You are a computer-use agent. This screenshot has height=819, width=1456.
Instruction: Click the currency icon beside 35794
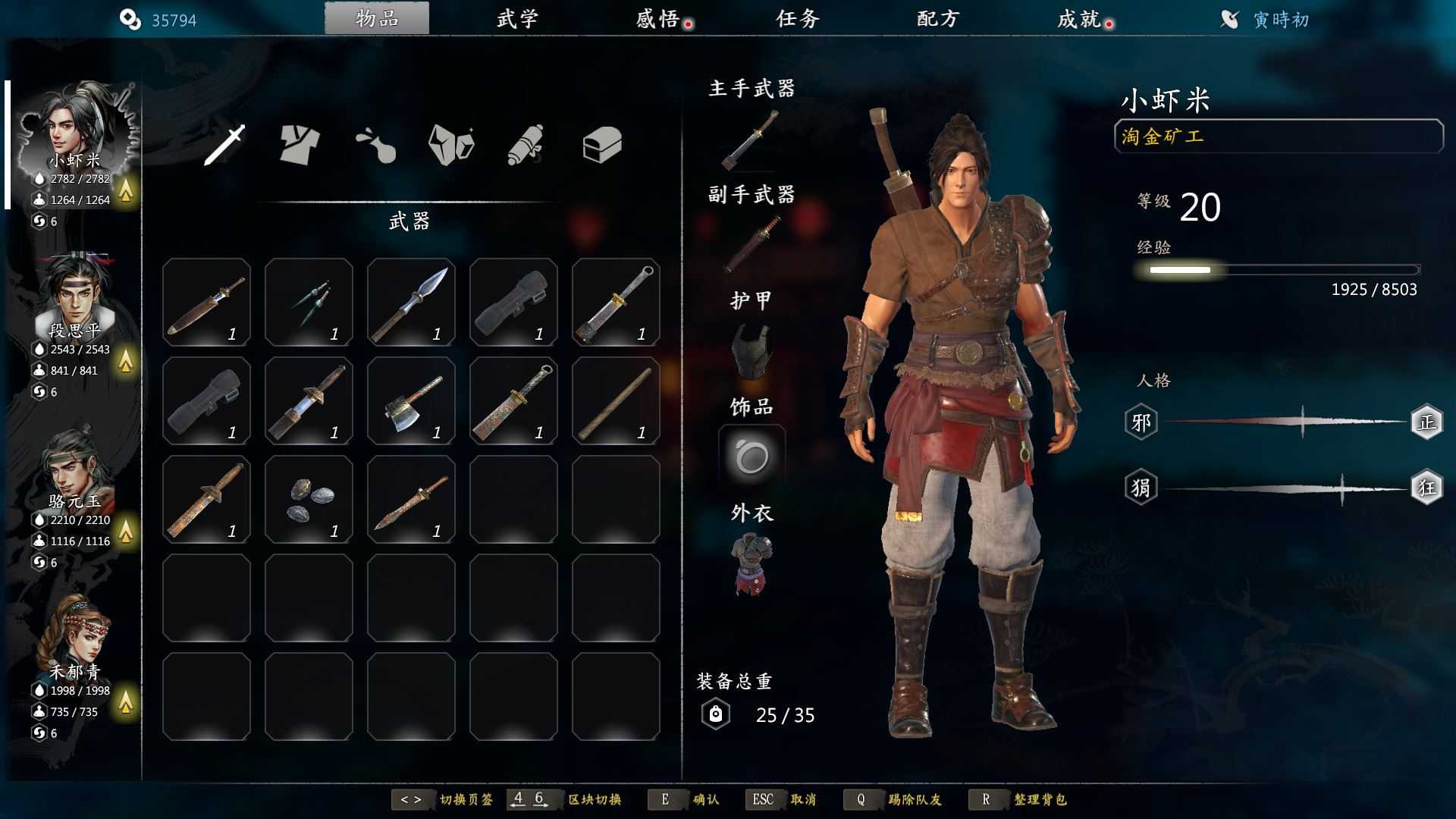pyautogui.click(x=129, y=19)
